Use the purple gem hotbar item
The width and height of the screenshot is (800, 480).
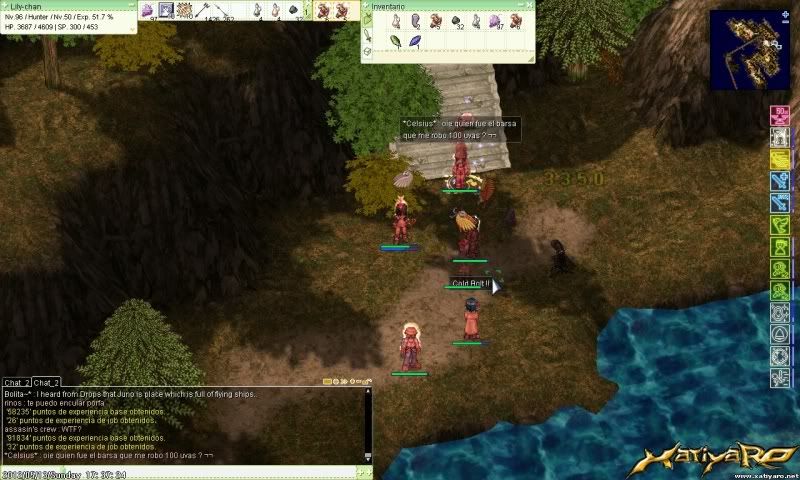tap(147, 10)
